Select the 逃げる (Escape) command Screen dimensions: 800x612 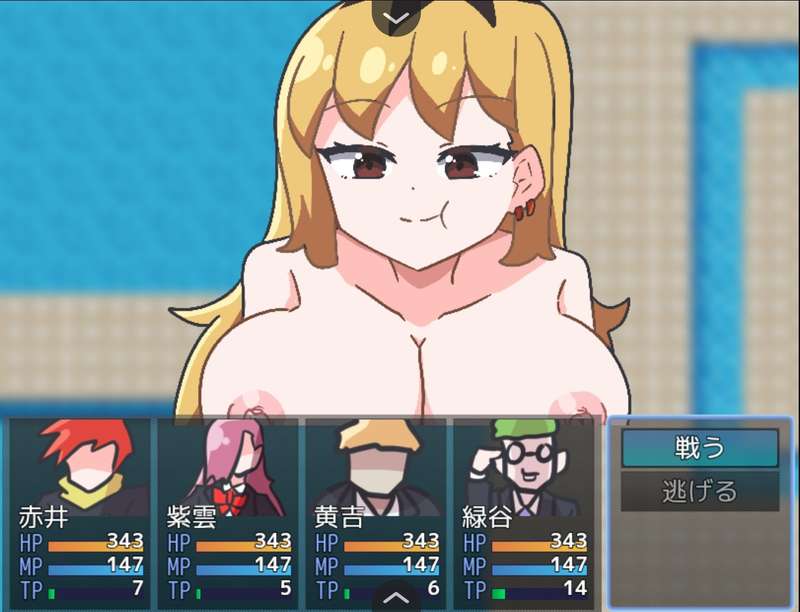[x=699, y=491]
